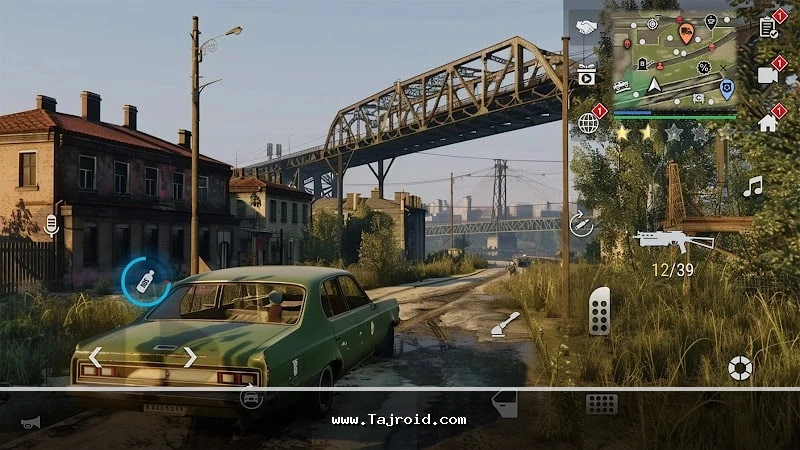800x450 pixels.
Task: Honk the car horn
Action: [x=31, y=422]
